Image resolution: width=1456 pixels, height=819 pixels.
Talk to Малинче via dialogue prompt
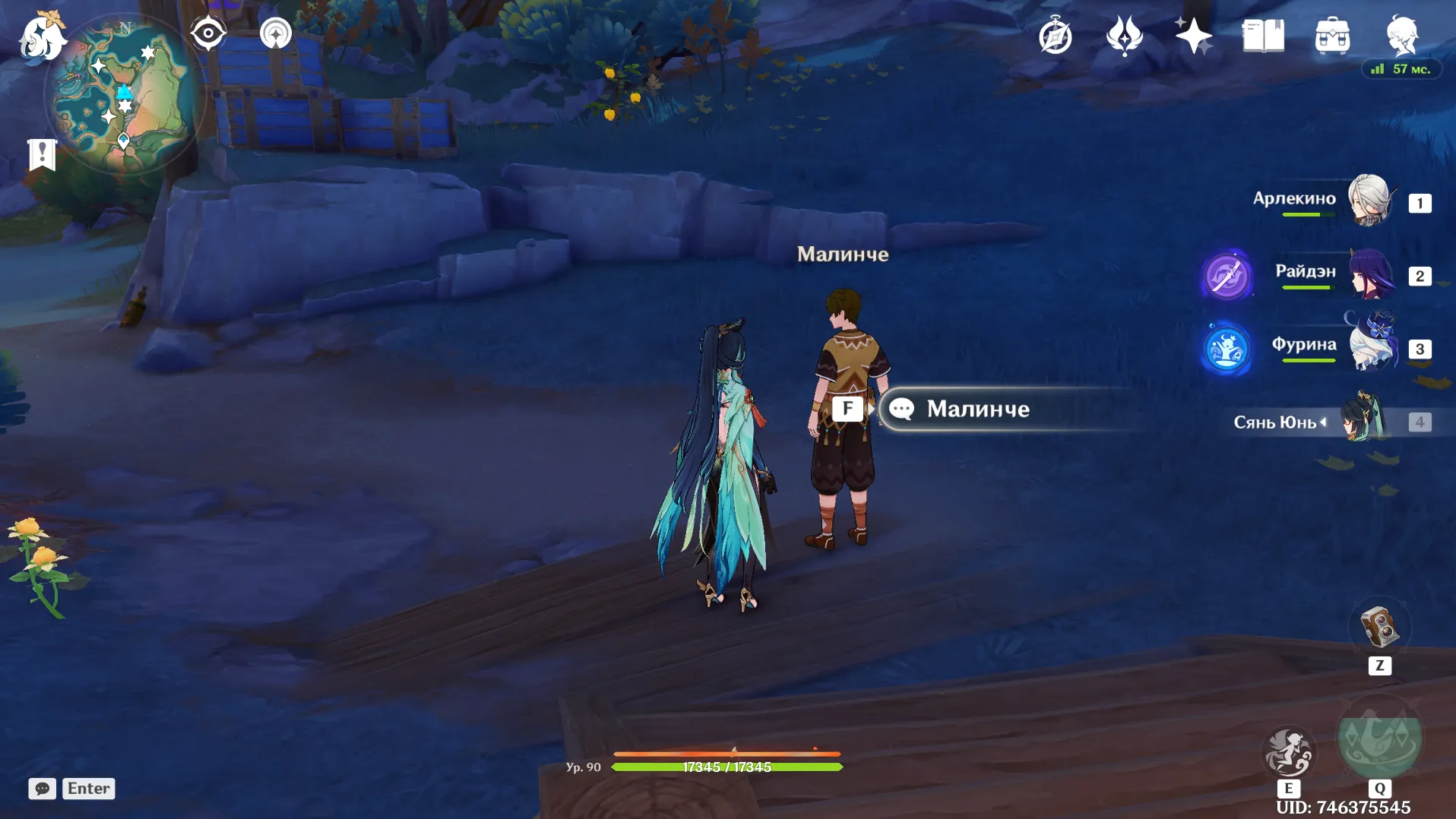[977, 409]
